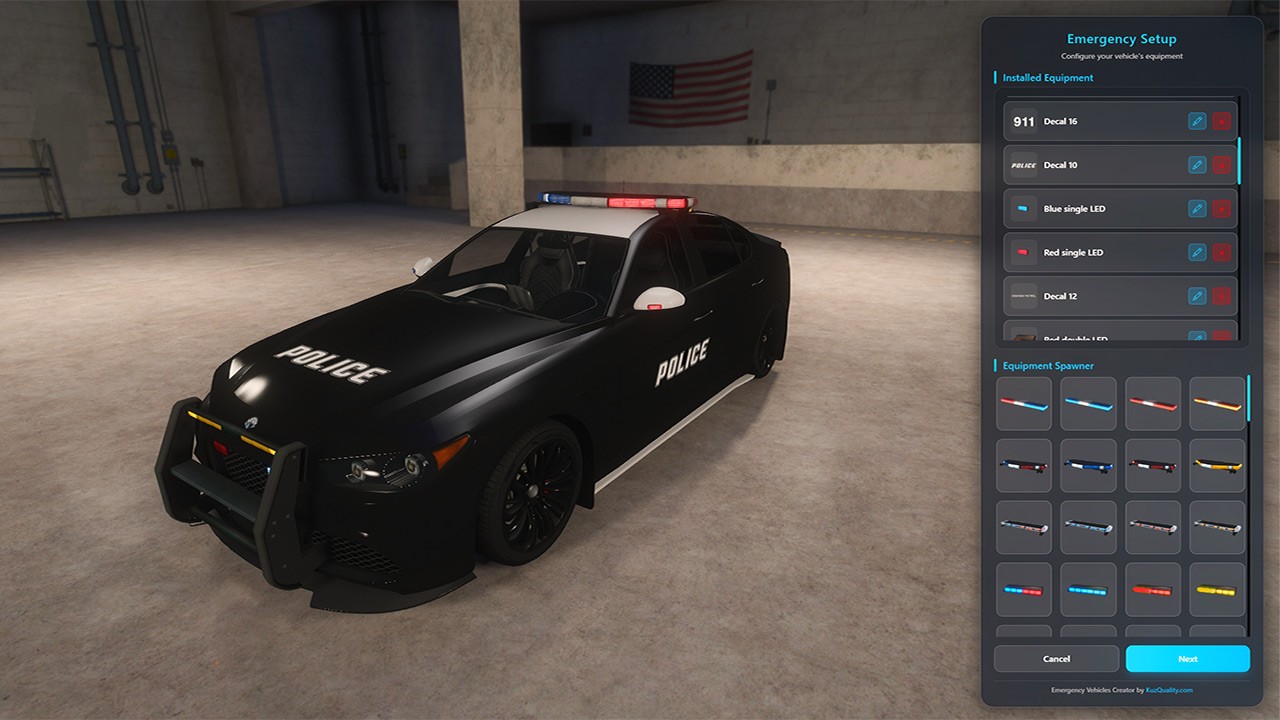Cancel the emergency setup
The width and height of the screenshot is (1280, 720).
point(1056,659)
